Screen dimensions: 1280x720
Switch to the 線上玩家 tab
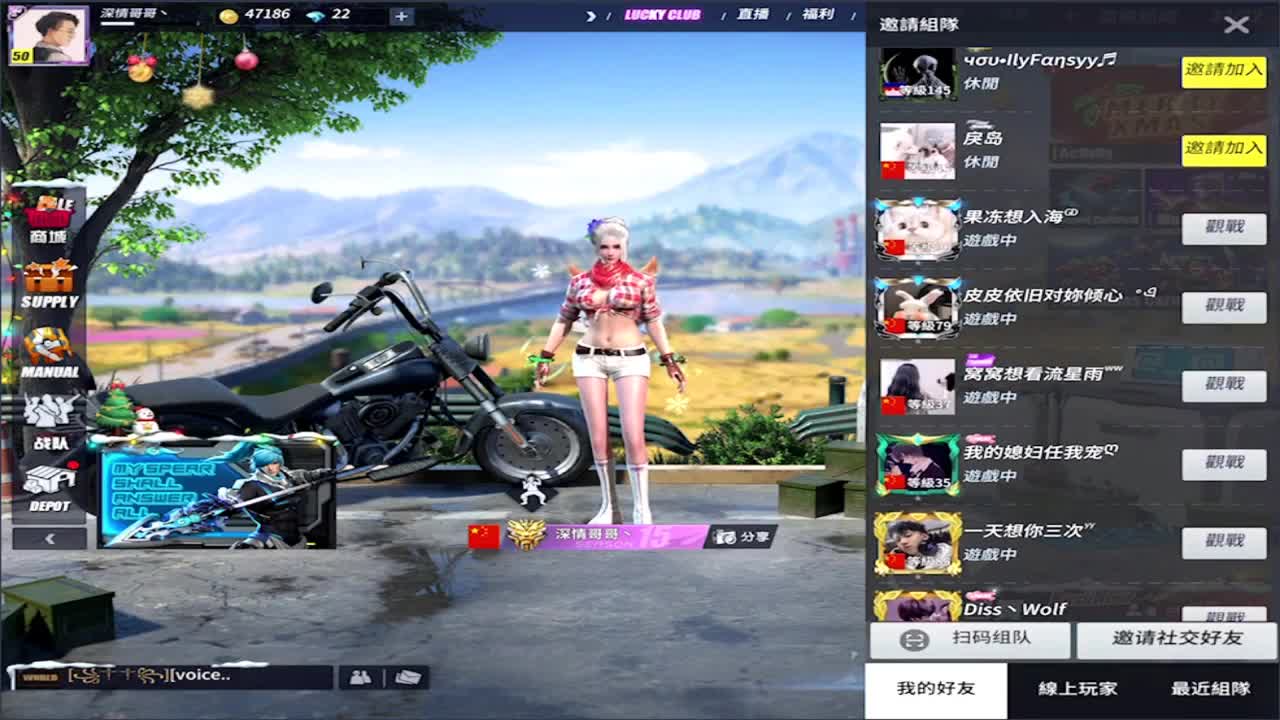(x=1078, y=689)
